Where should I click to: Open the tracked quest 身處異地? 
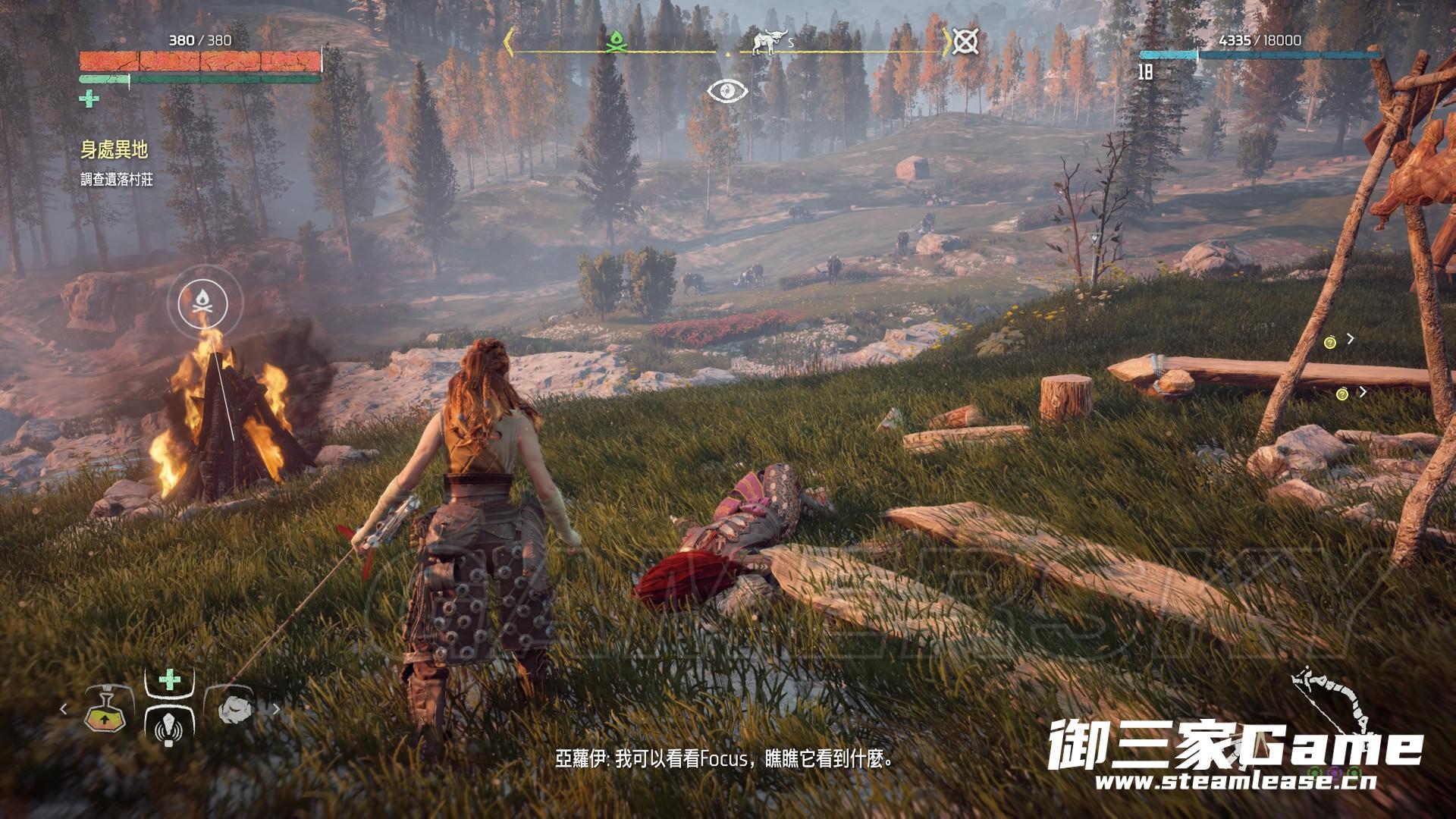tap(115, 150)
